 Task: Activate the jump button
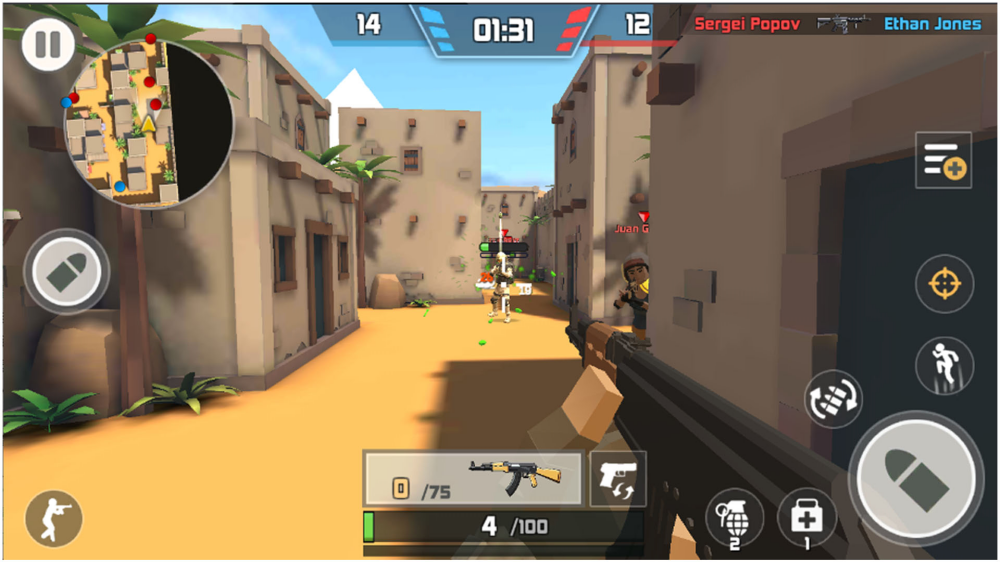tap(944, 365)
